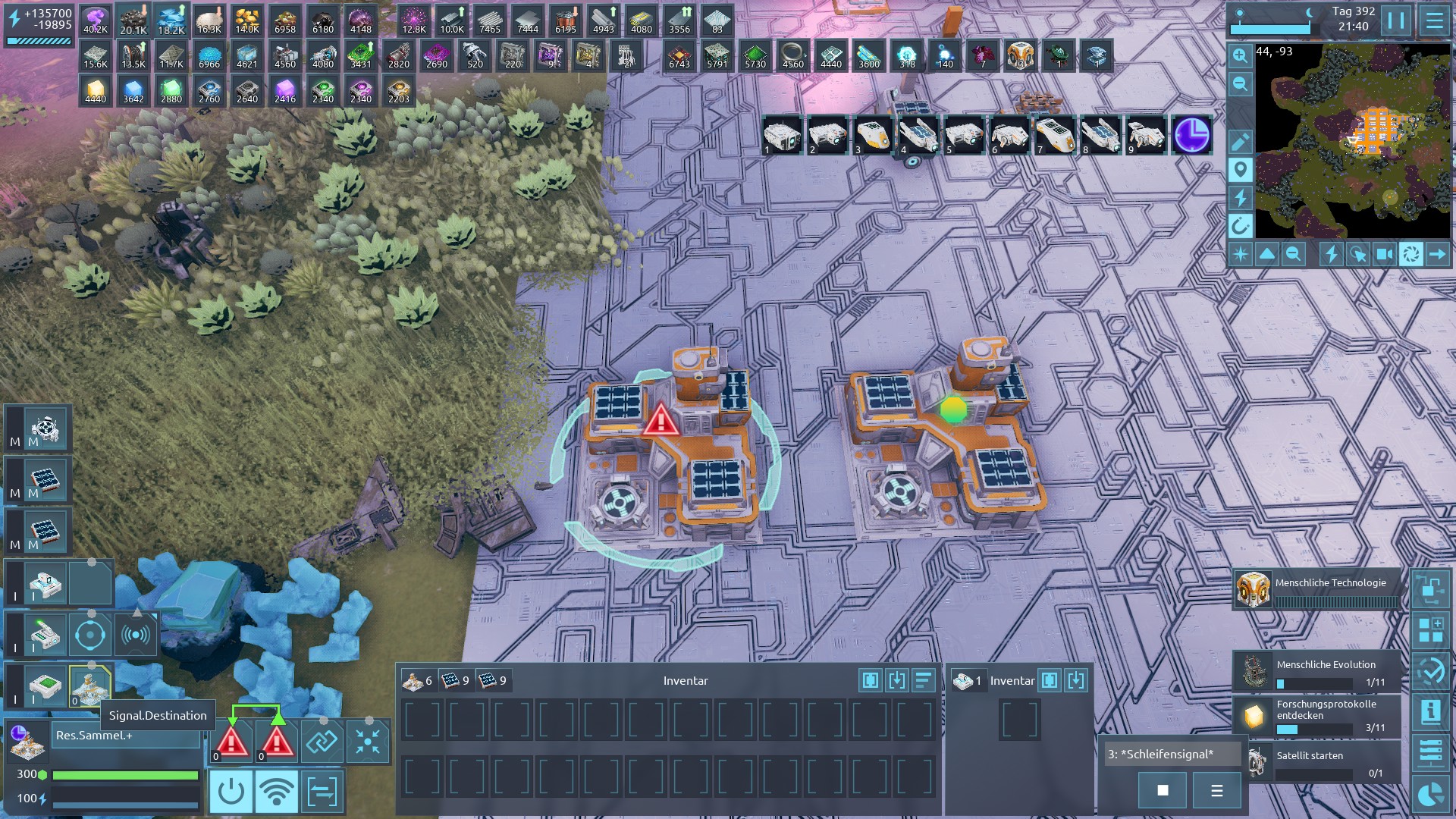
Task: Select the pencil tool beside the minimap
Action: pyautogui.click(x=1240, y=142)
